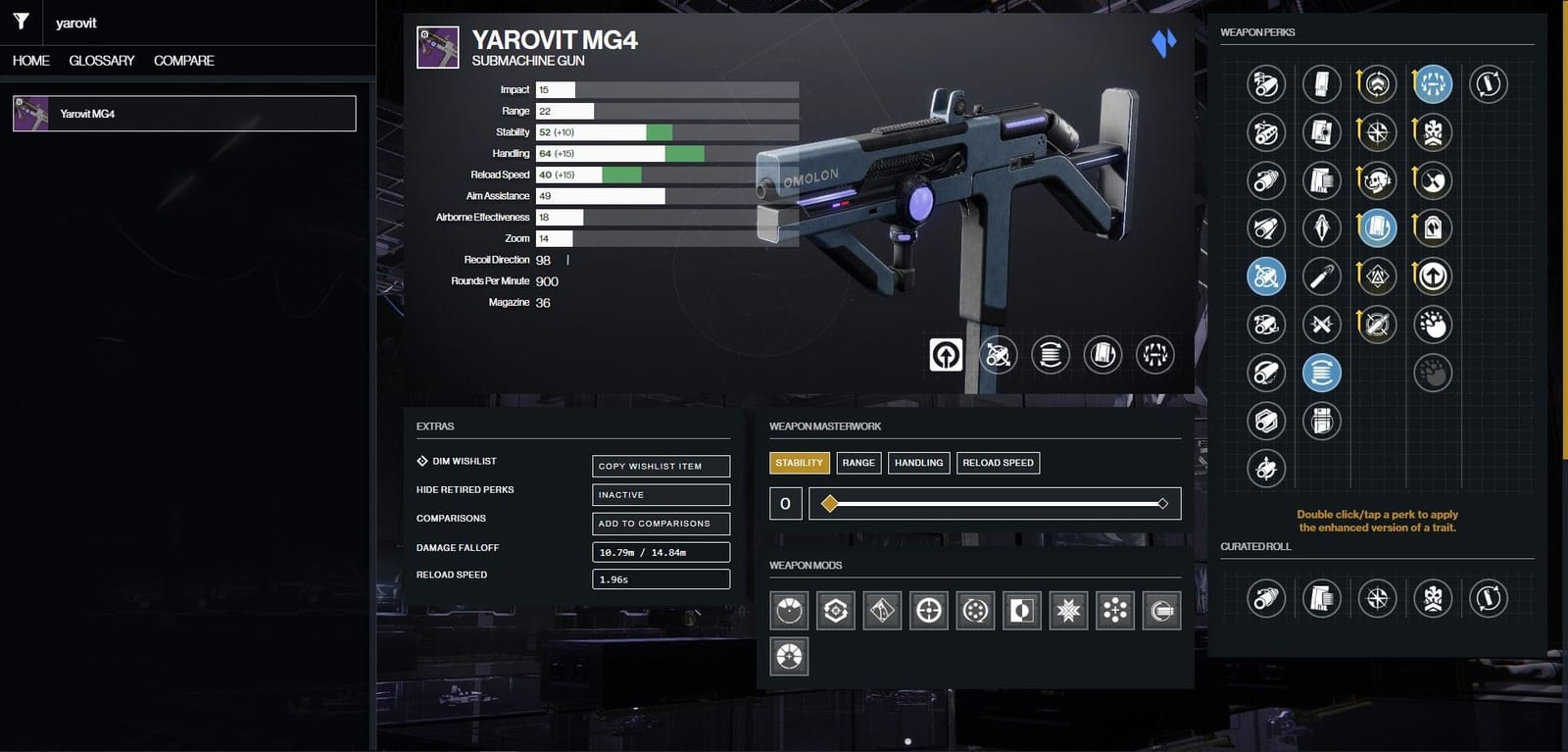Viewport: 1568px width, 752px height.
Task: Click the circular reload stat icon under the weapon model
Action: coord(1051,355)
